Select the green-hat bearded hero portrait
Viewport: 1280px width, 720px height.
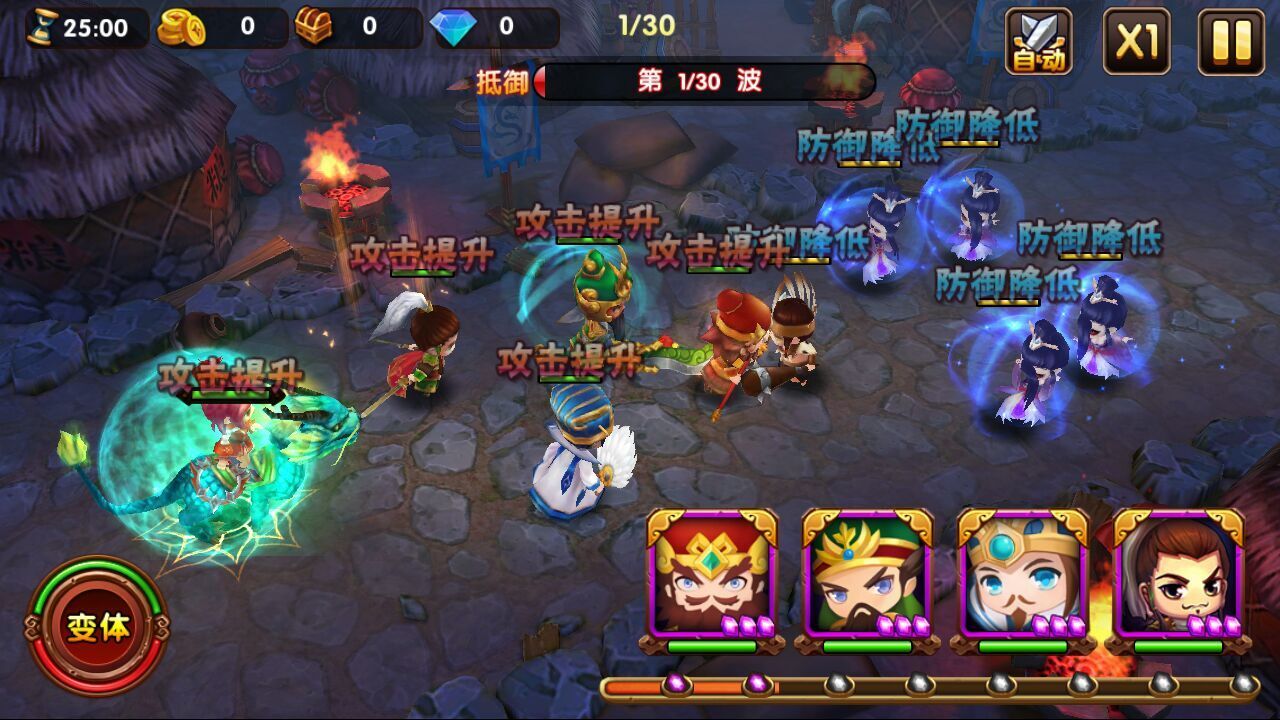point(867,577)
